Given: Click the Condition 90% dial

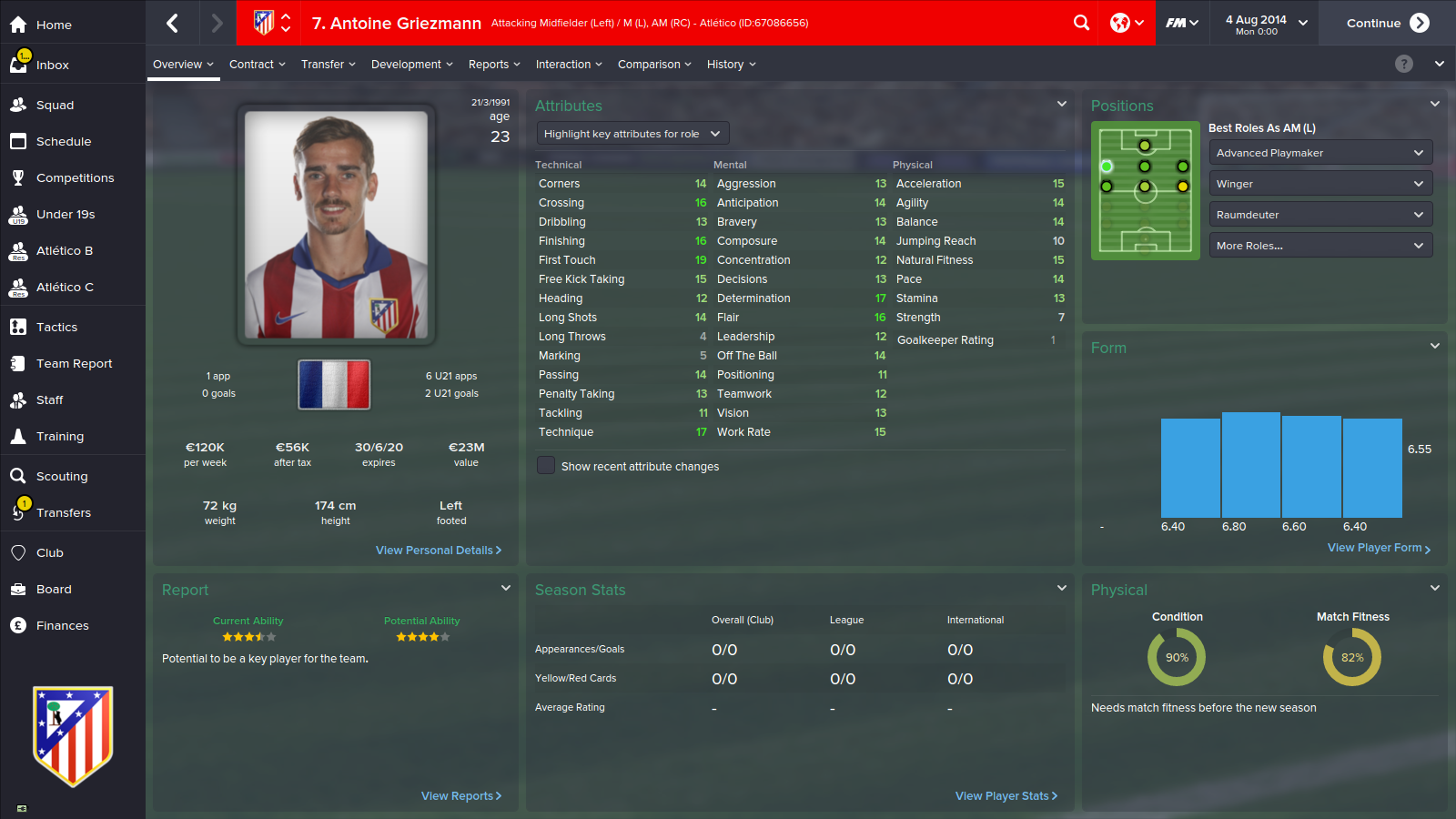Looking at the screenshot, I should point(1177,657).
